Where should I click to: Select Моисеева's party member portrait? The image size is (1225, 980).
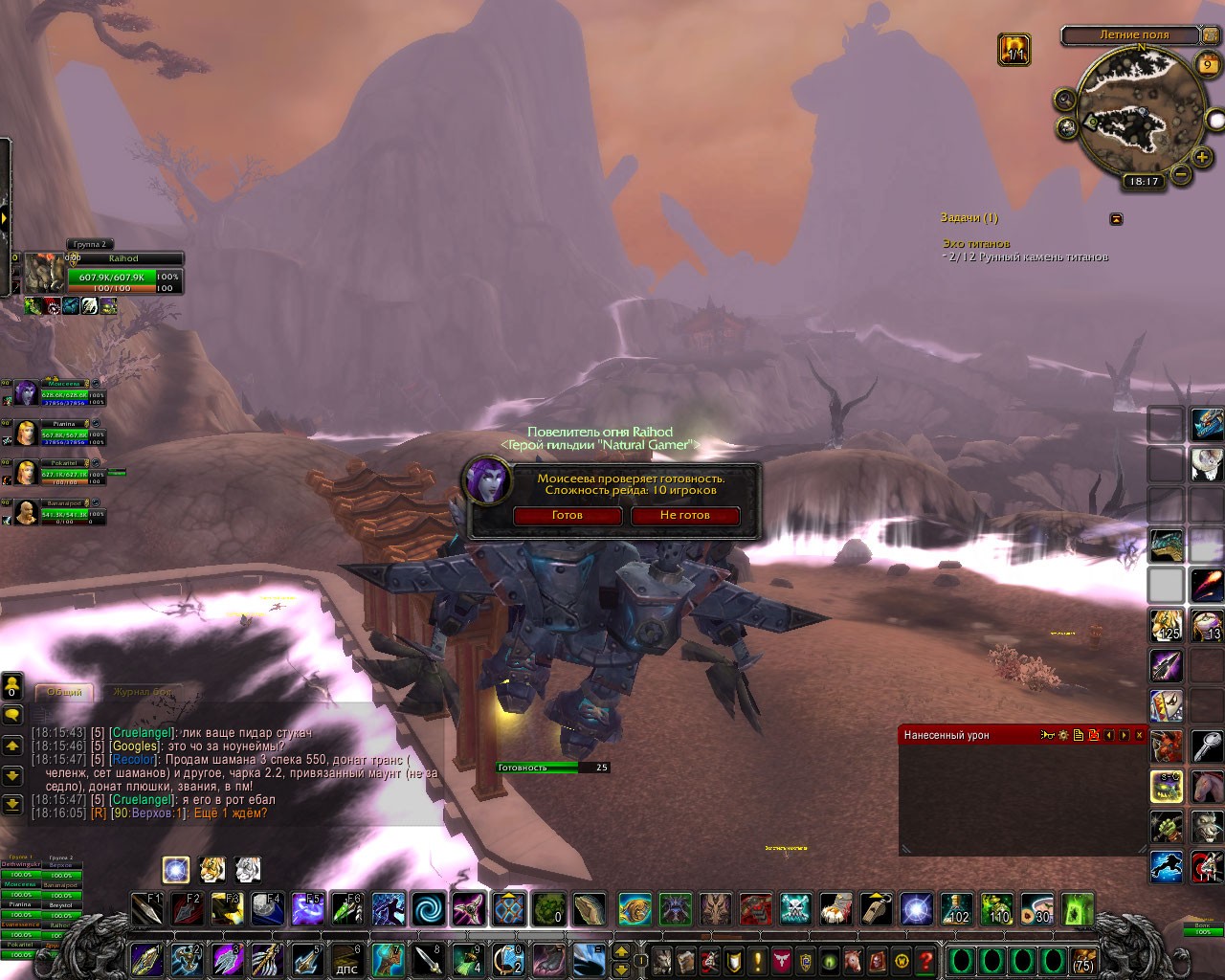[x=25, y=393]
